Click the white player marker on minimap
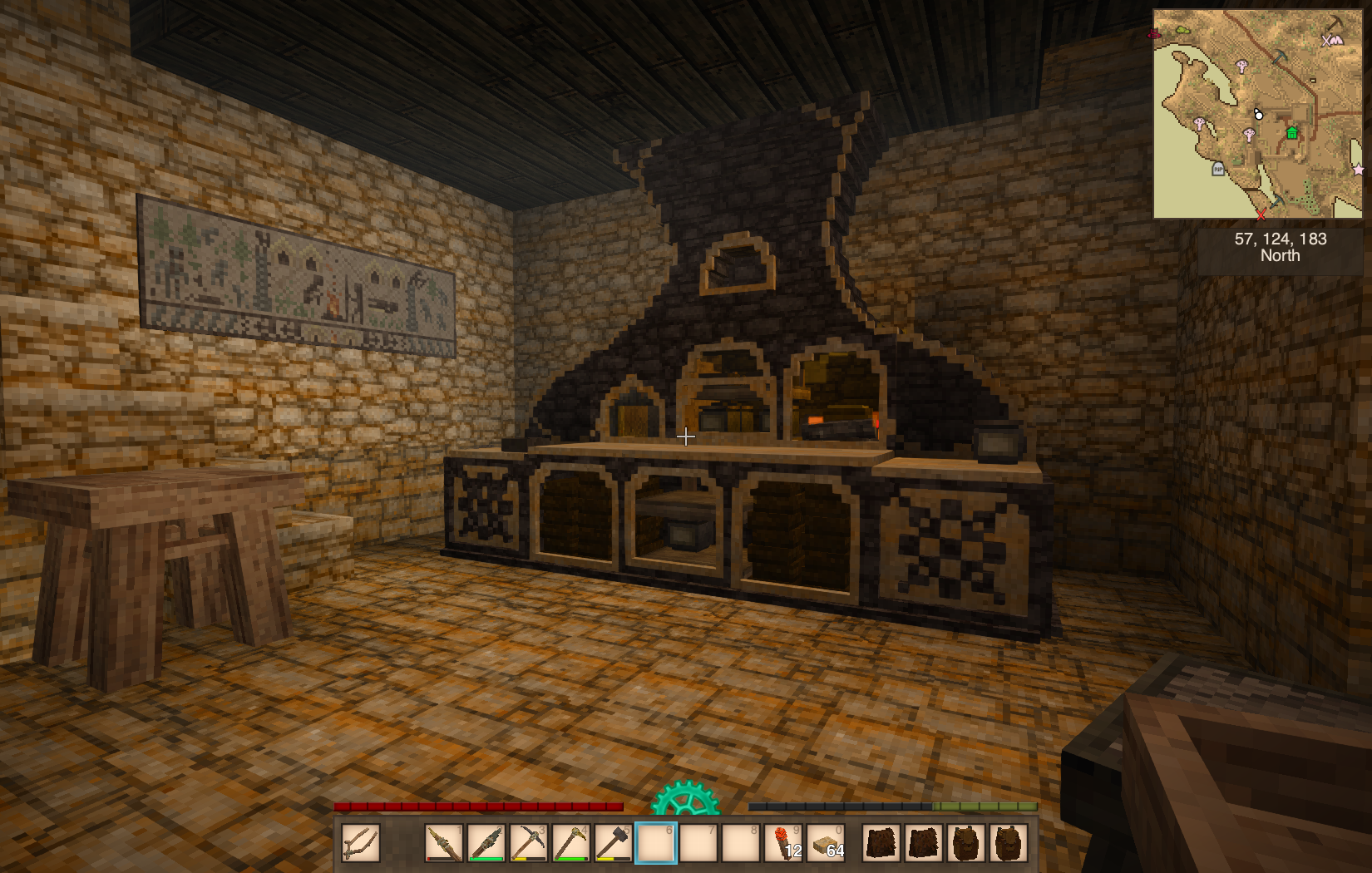Image resolution: width=1372 pixels, height=873 pixels. click(1258, 114)
